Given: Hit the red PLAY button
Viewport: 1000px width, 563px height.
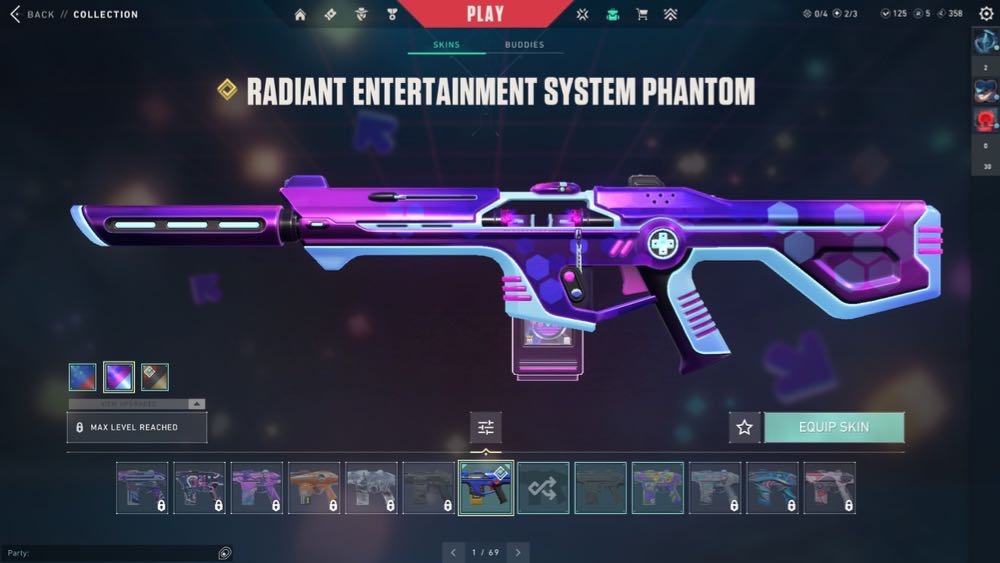Looking at the screenshot, I should (x=485, y=14).
